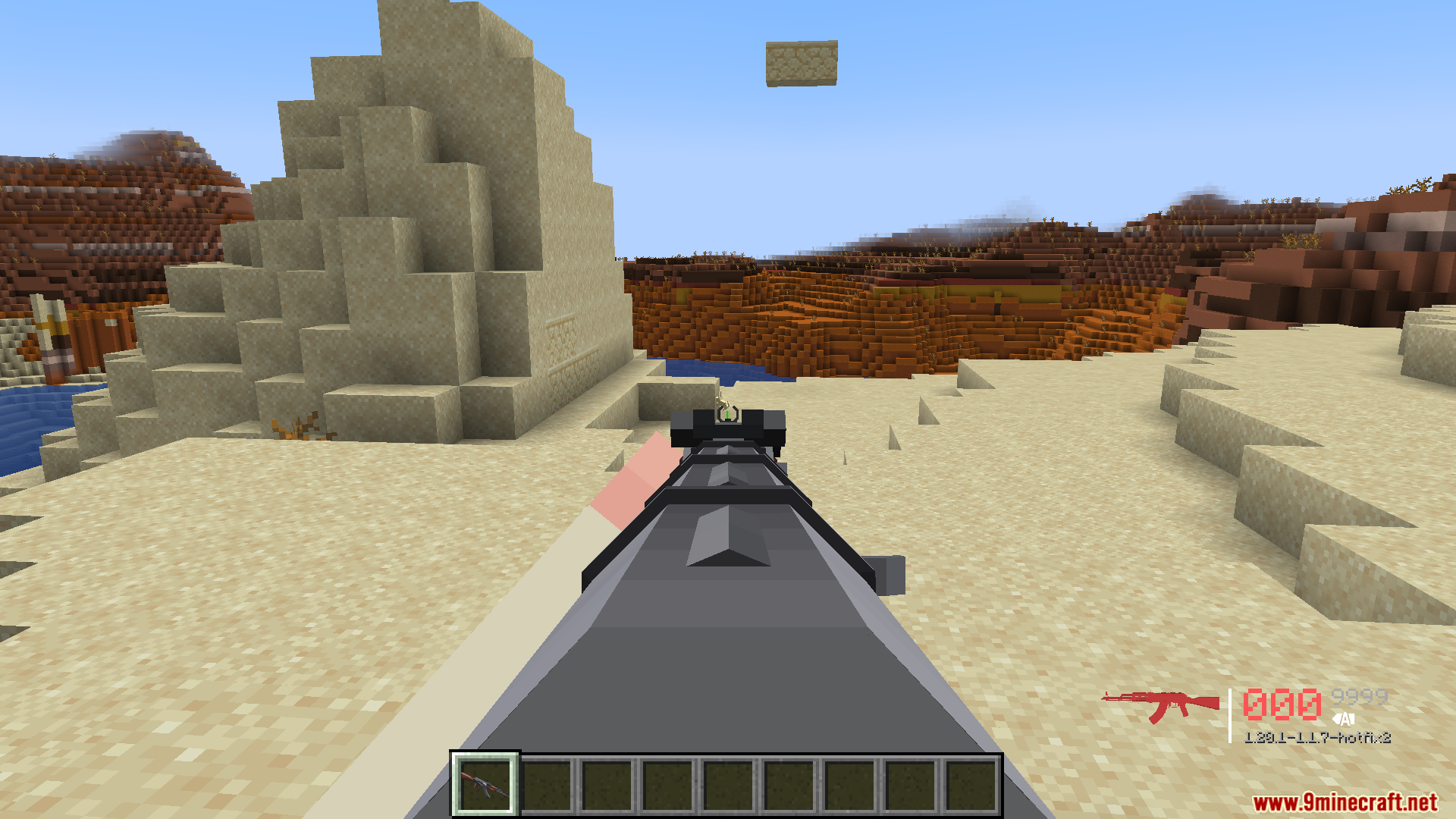Click the gray 9999 reserve ammo count
Viewport: 1456px width, 819px height.
(x=1360, y=697)
